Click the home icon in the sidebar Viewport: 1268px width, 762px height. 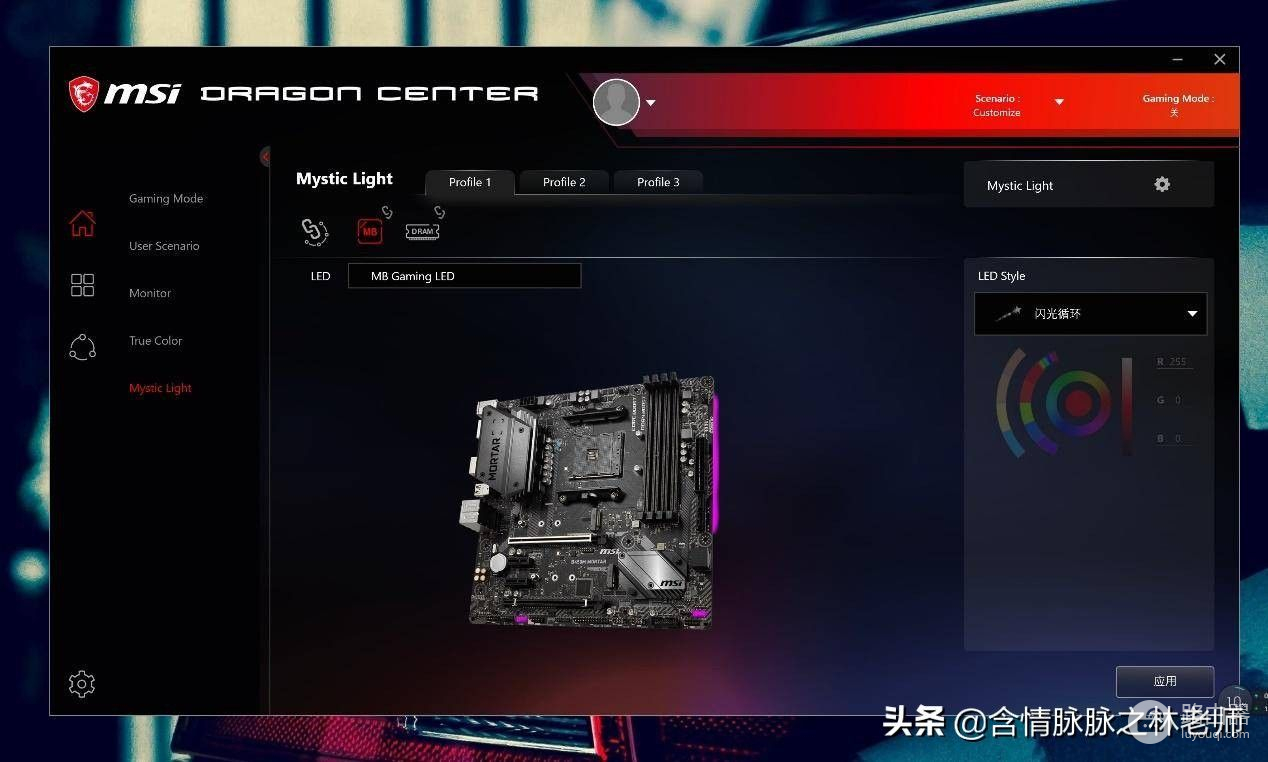(x=82, y=224)
